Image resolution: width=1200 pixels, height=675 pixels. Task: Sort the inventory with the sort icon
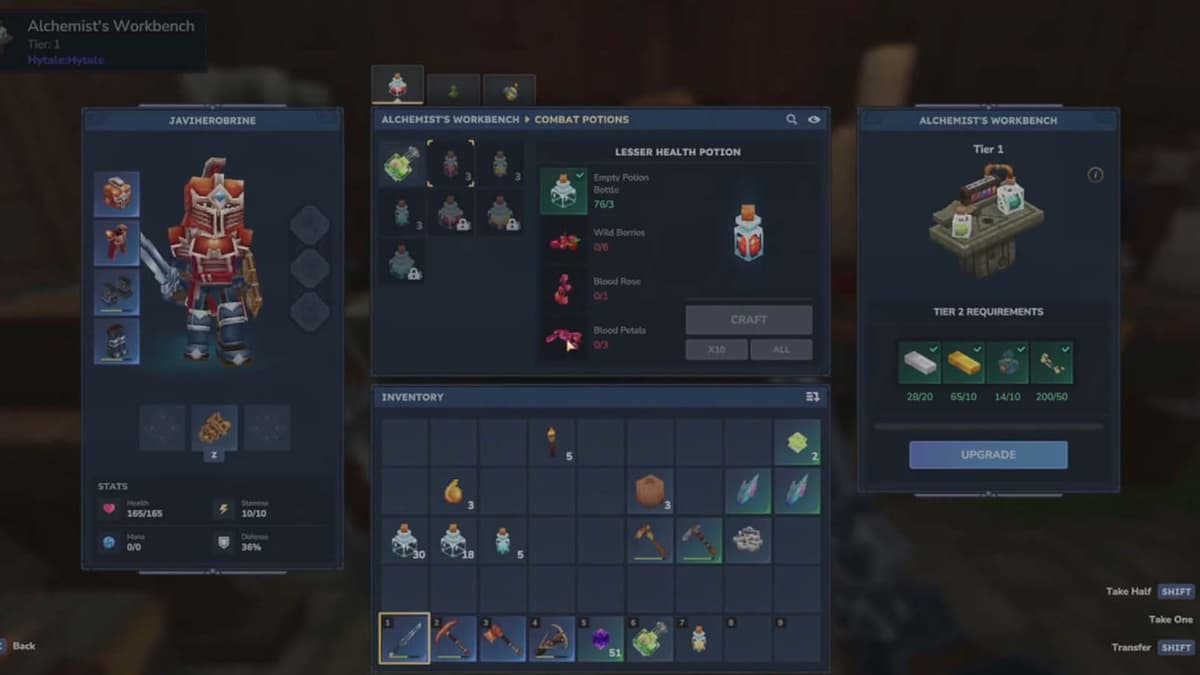812,397
